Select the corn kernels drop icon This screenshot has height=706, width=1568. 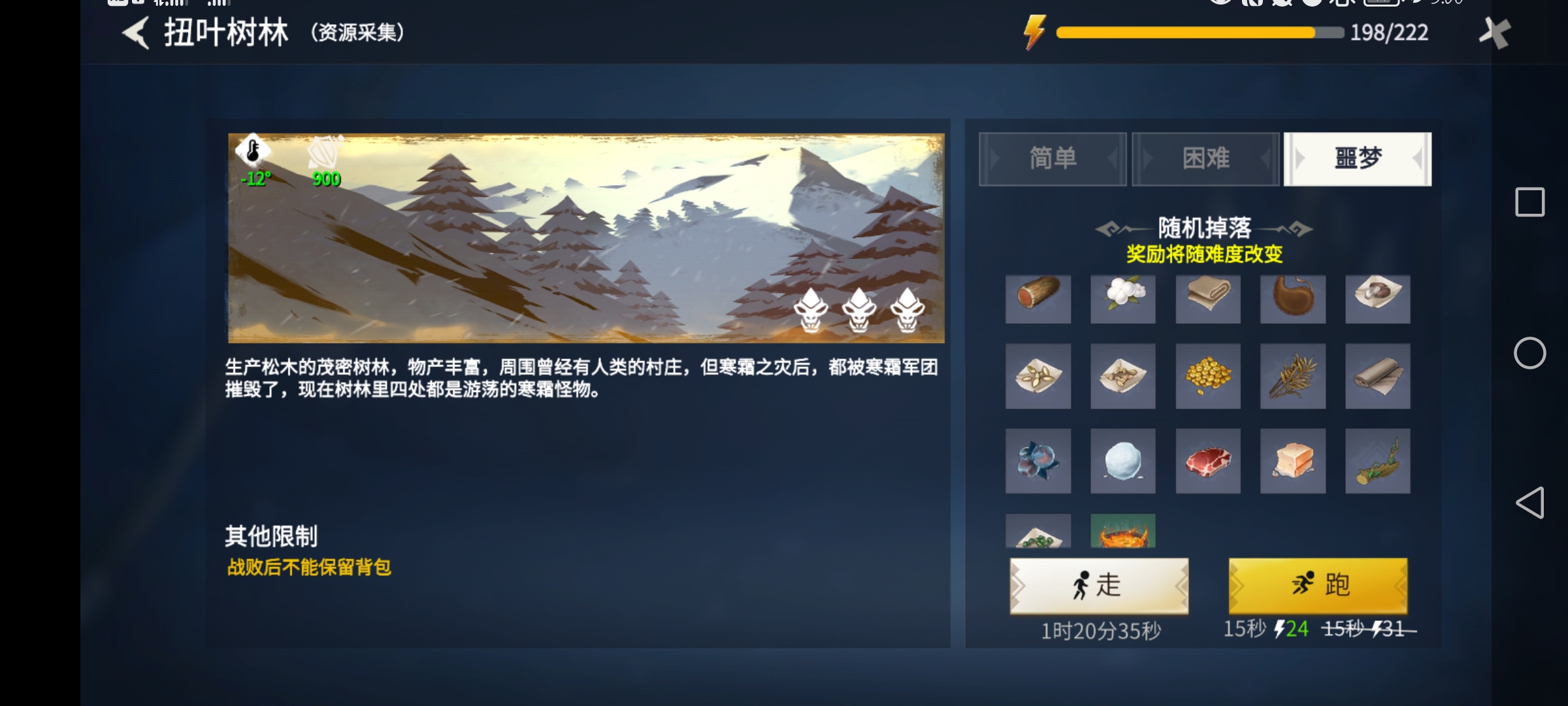(x=1208, y=376)
